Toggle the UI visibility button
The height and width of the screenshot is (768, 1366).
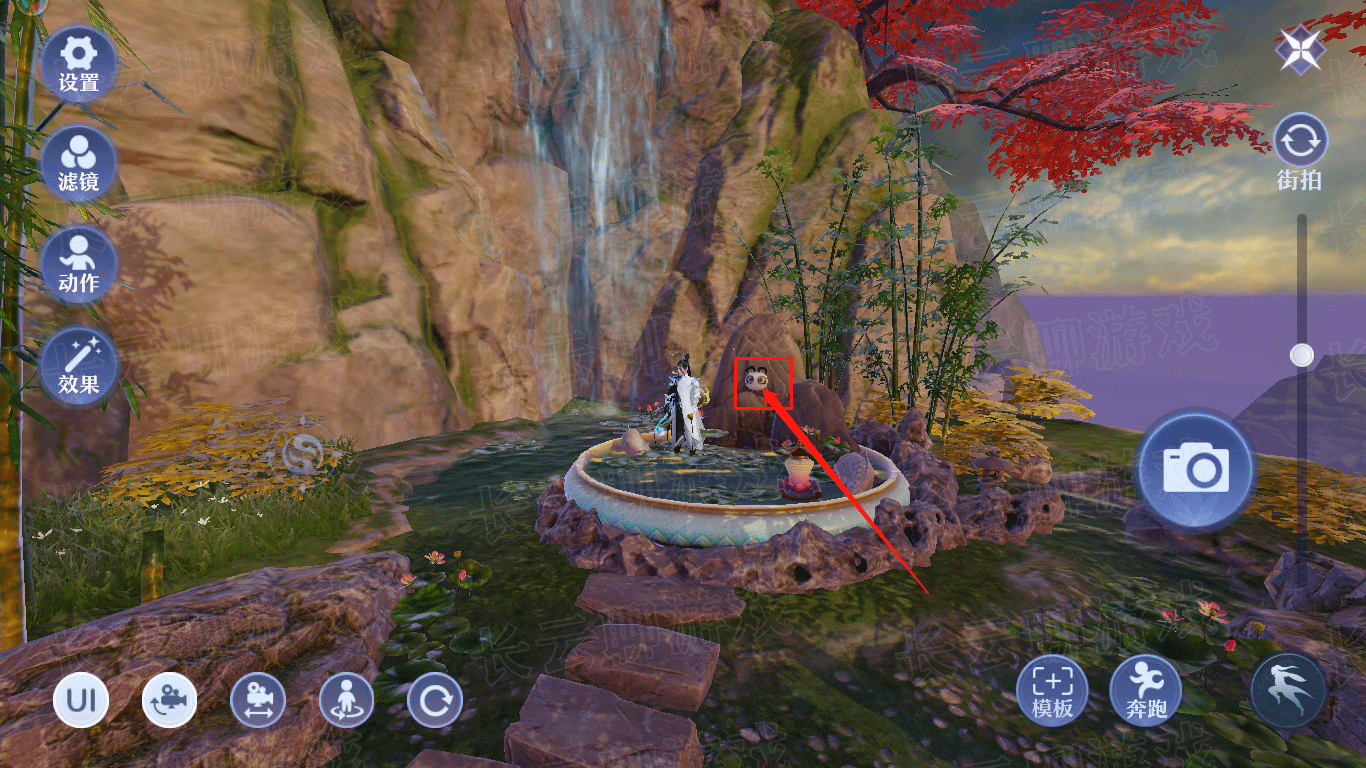[x=81, y=700]
